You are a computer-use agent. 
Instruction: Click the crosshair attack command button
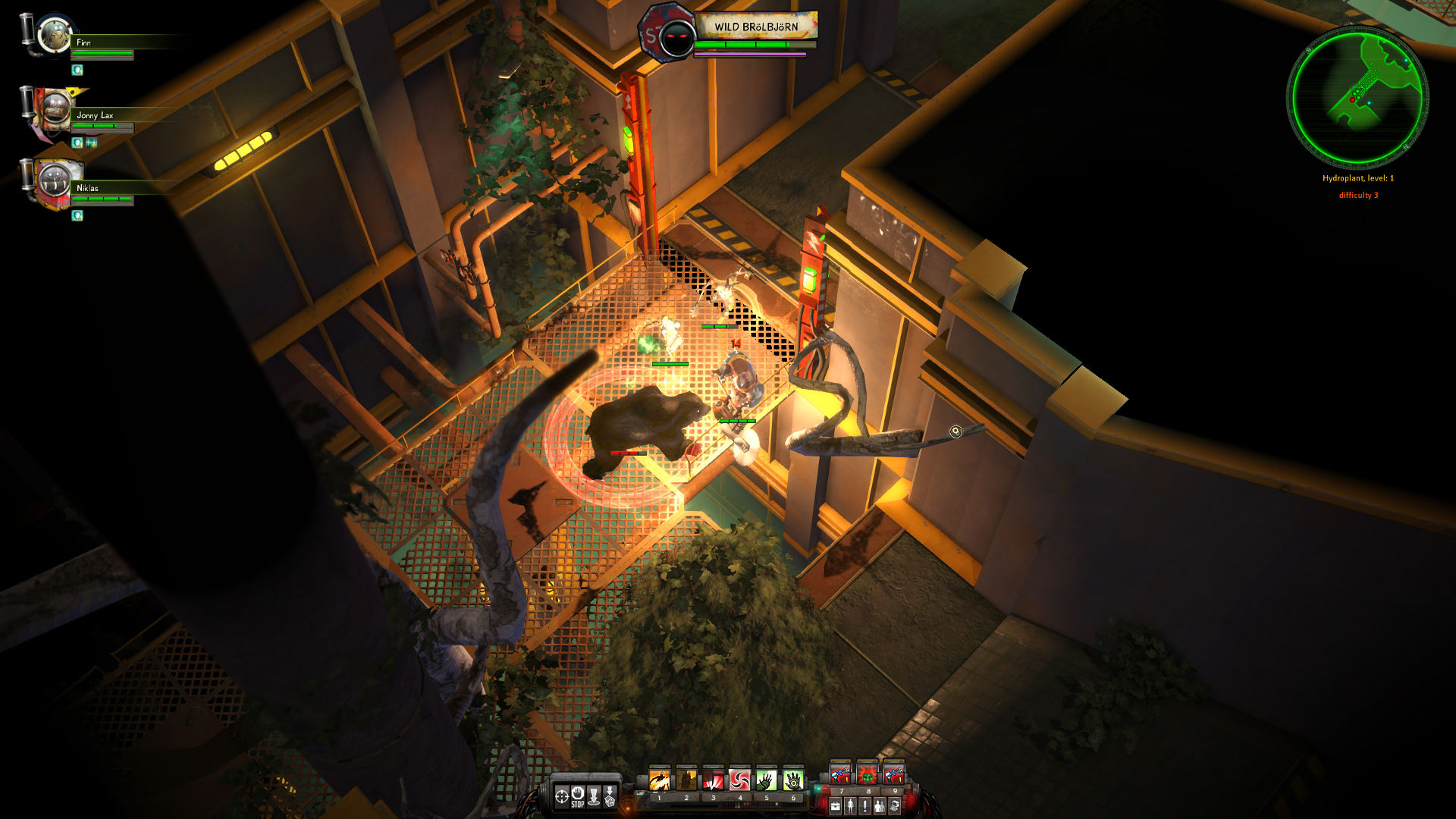[562, 795]
